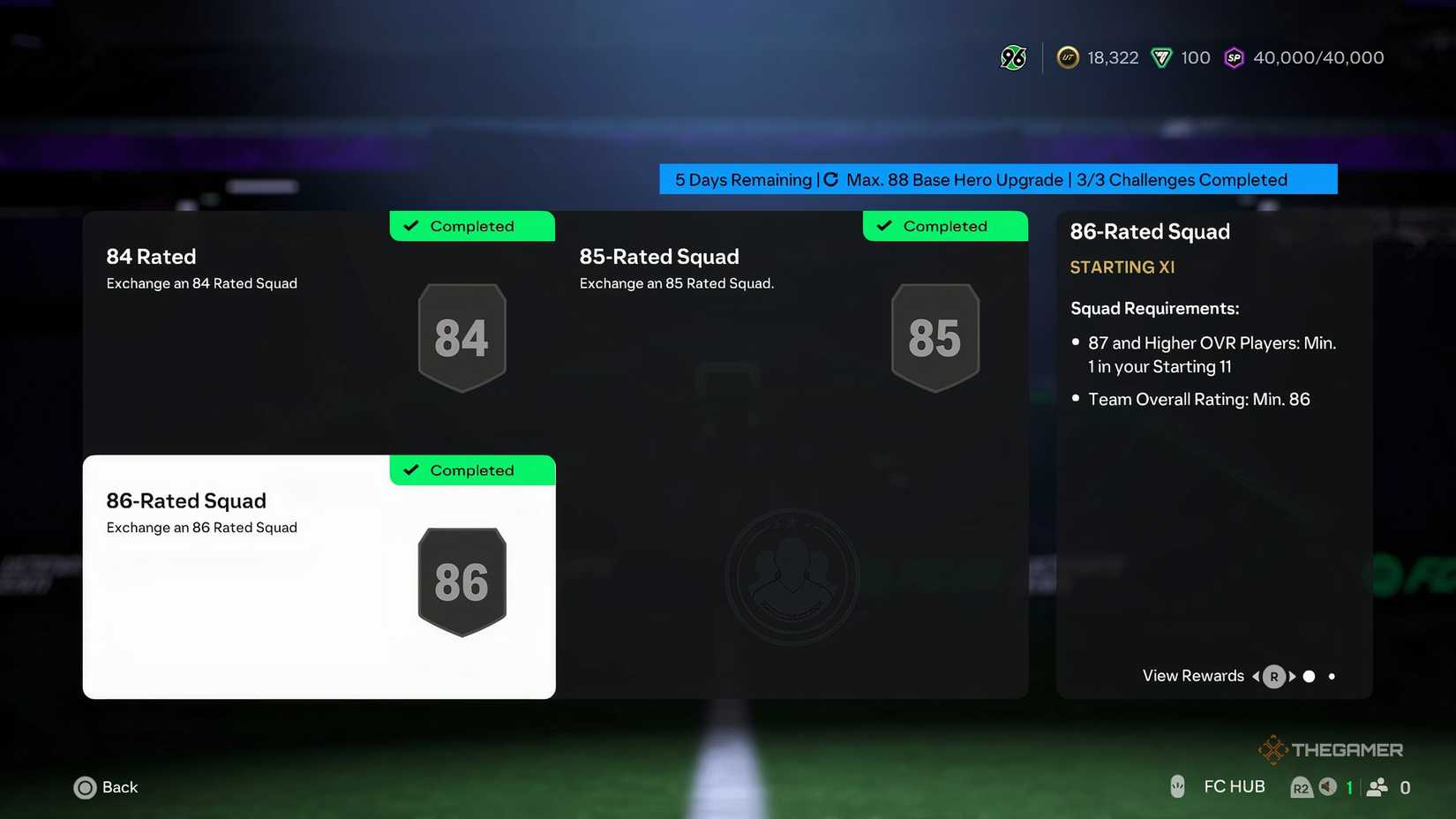
Task: Click the Back button
Action: [106, 787]
